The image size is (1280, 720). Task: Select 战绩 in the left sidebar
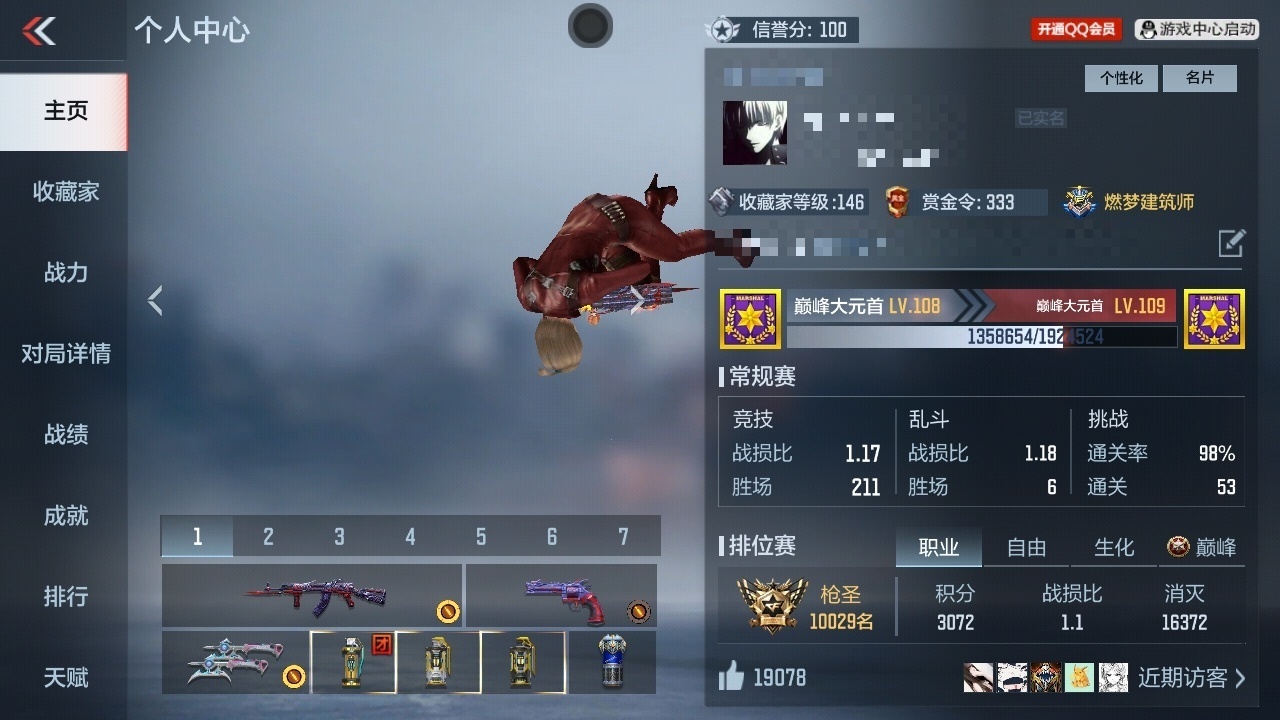point(66,435)
